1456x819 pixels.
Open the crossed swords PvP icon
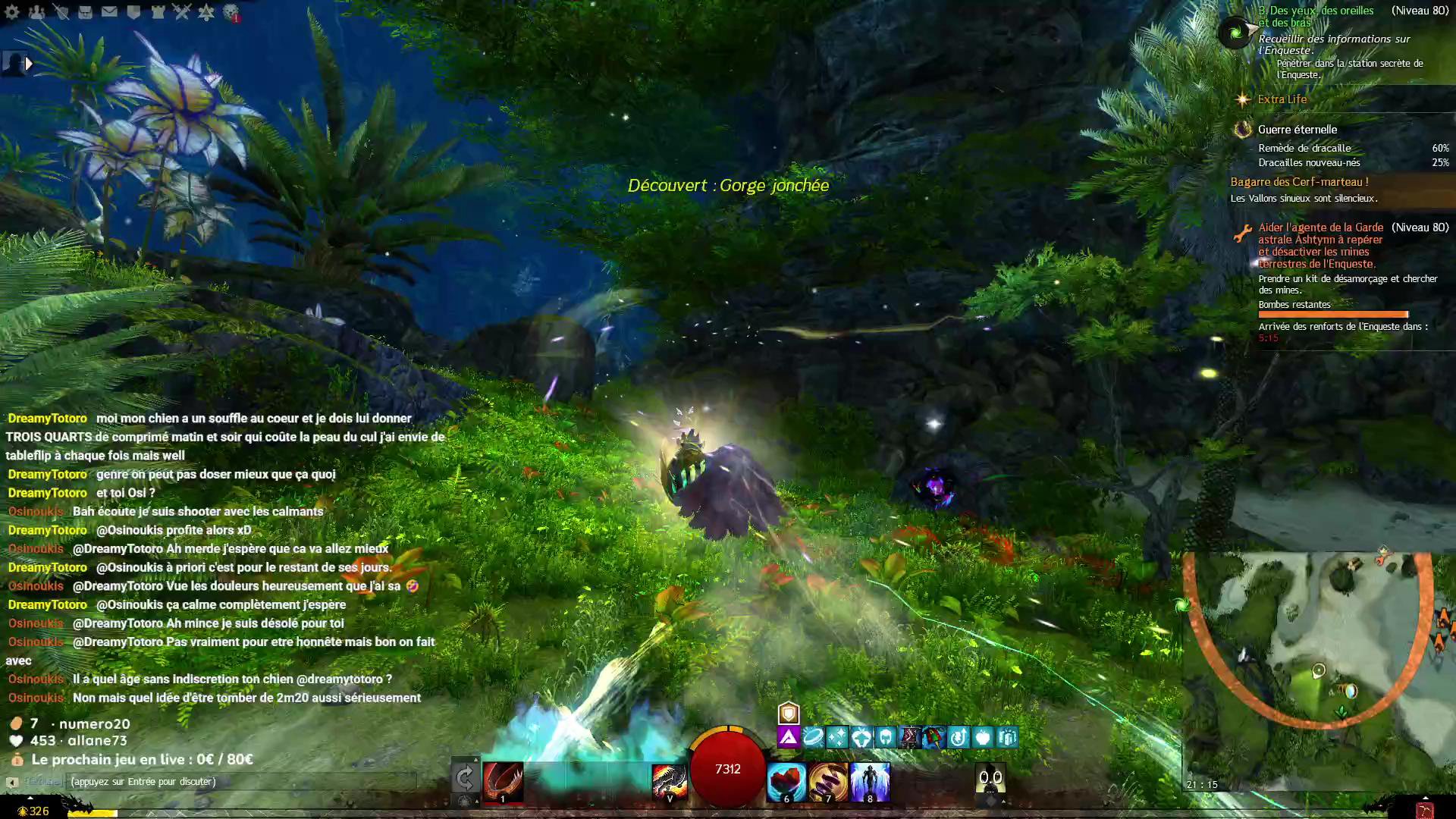(182, 11)
